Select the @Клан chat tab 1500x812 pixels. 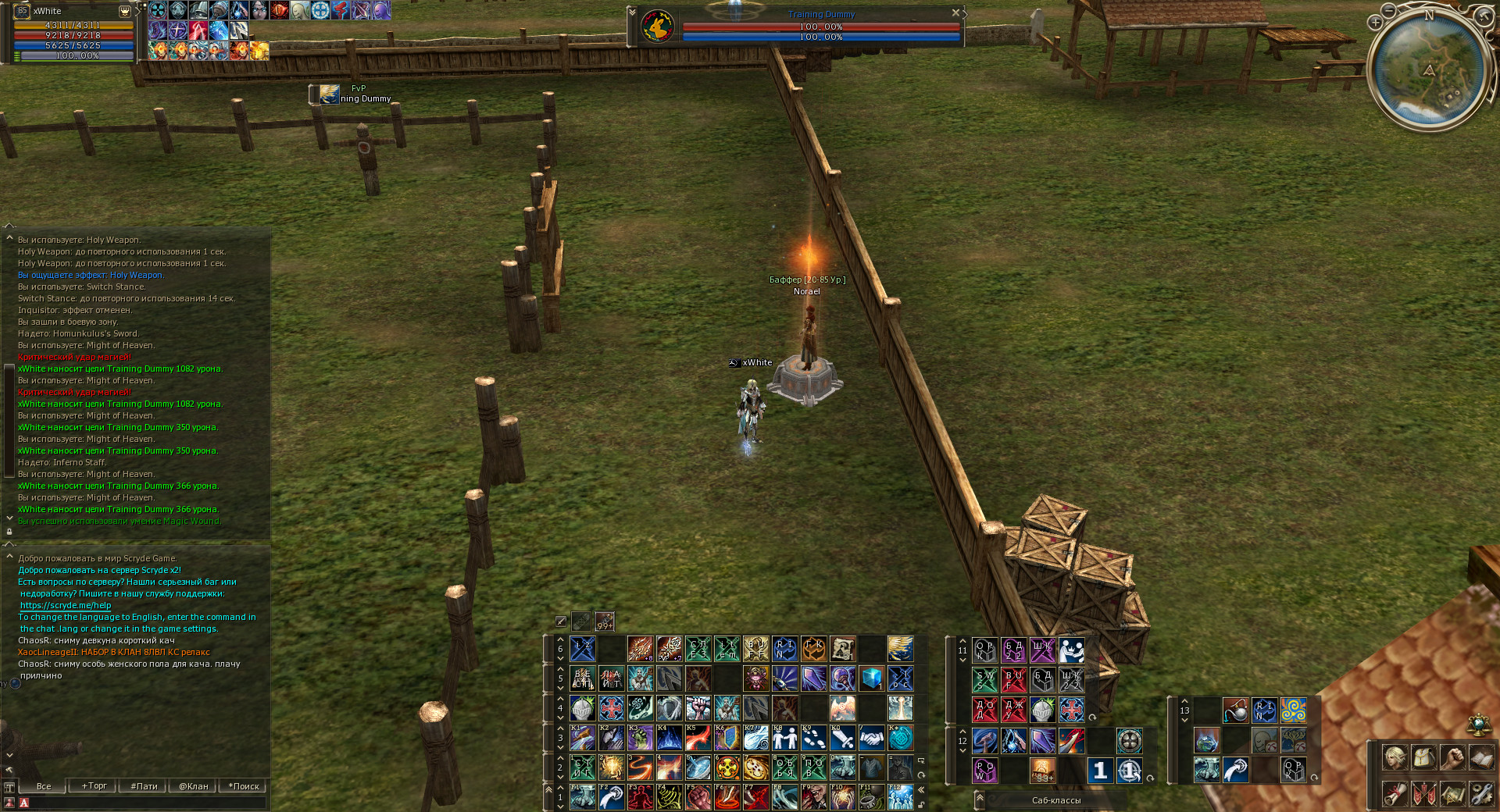(x=193, y=786)
